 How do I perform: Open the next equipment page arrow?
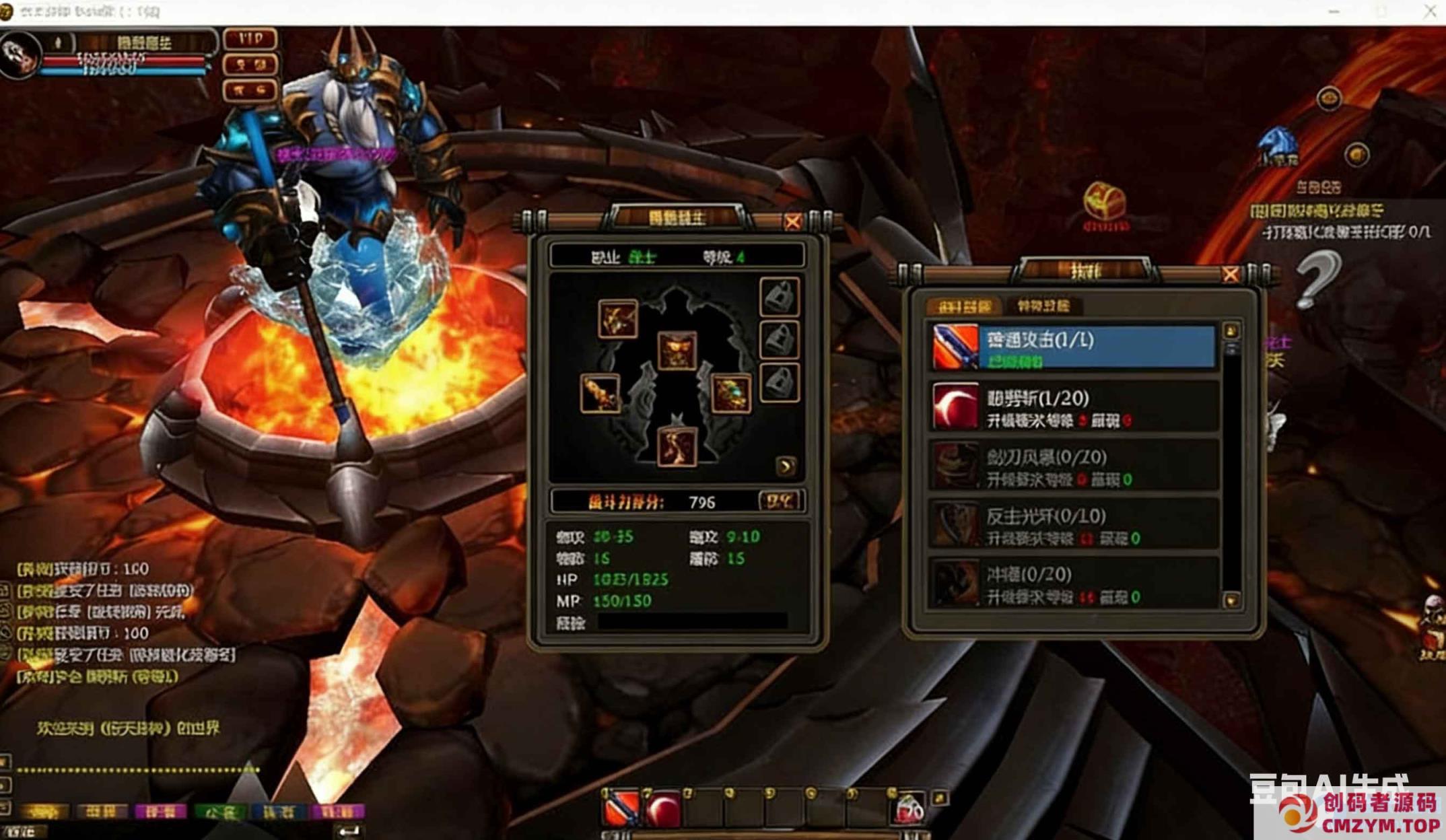786,466
